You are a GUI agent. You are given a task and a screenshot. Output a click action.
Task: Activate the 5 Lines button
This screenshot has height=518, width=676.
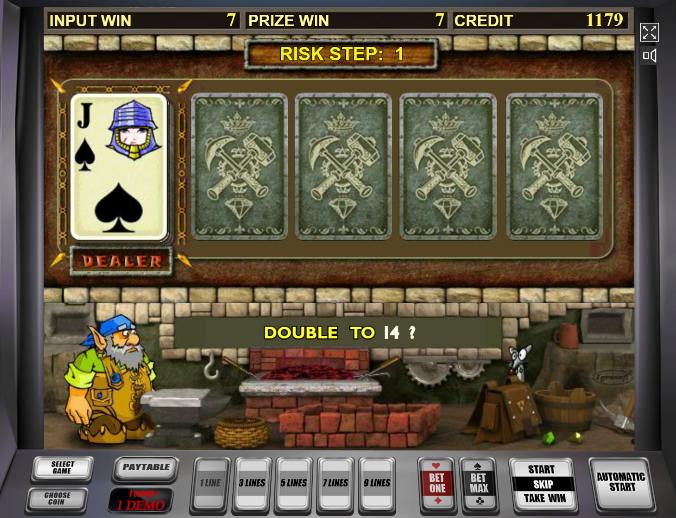[x=294, y=484]
